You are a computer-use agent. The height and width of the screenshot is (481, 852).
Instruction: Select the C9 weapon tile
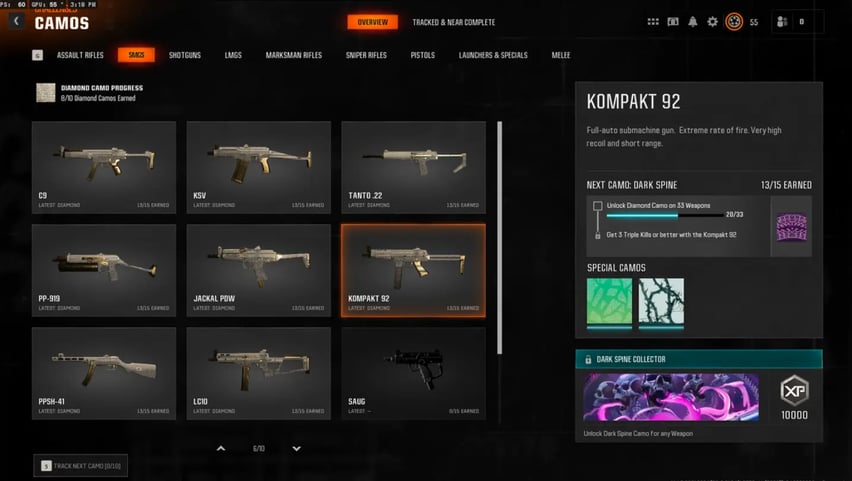[x=104, y=166]
